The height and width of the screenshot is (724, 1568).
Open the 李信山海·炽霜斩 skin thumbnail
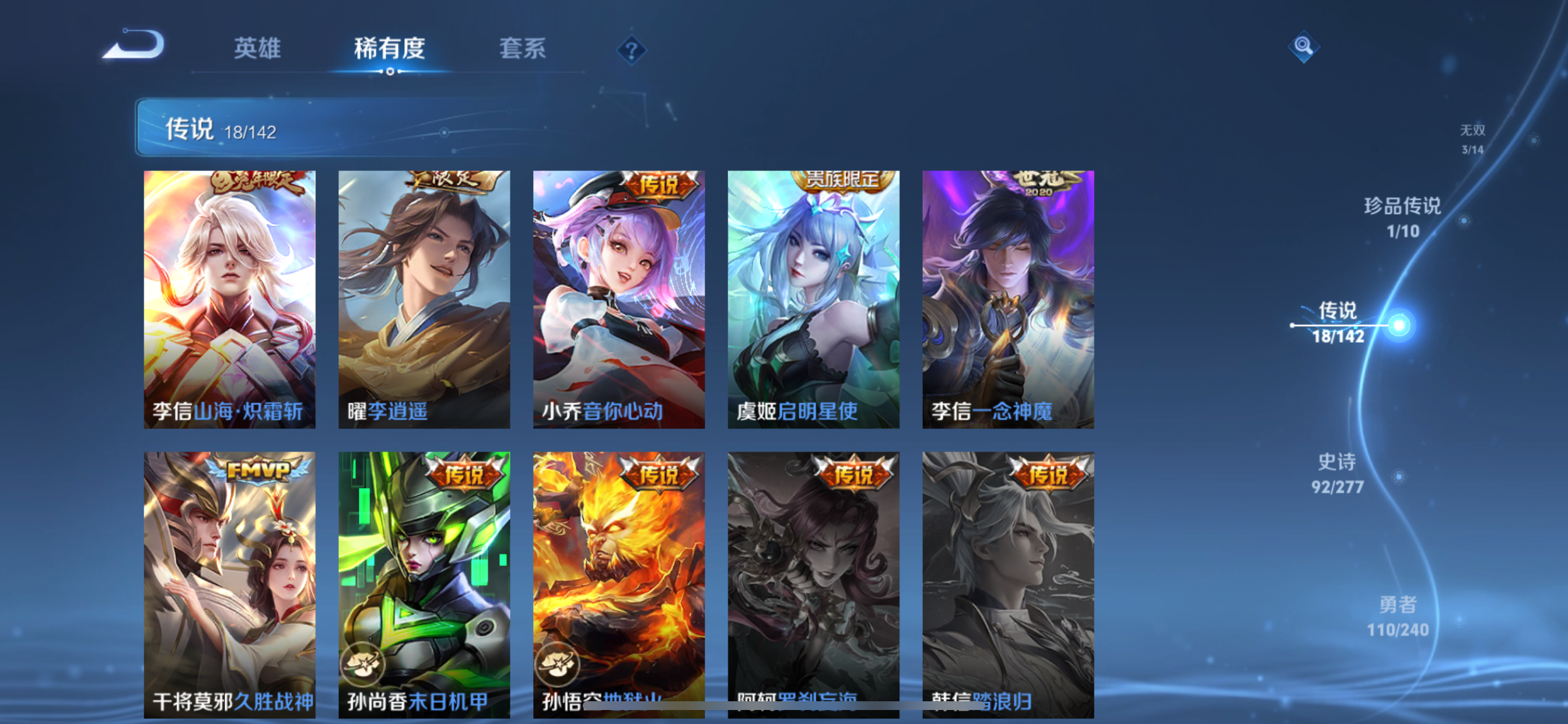click(229, 298)
